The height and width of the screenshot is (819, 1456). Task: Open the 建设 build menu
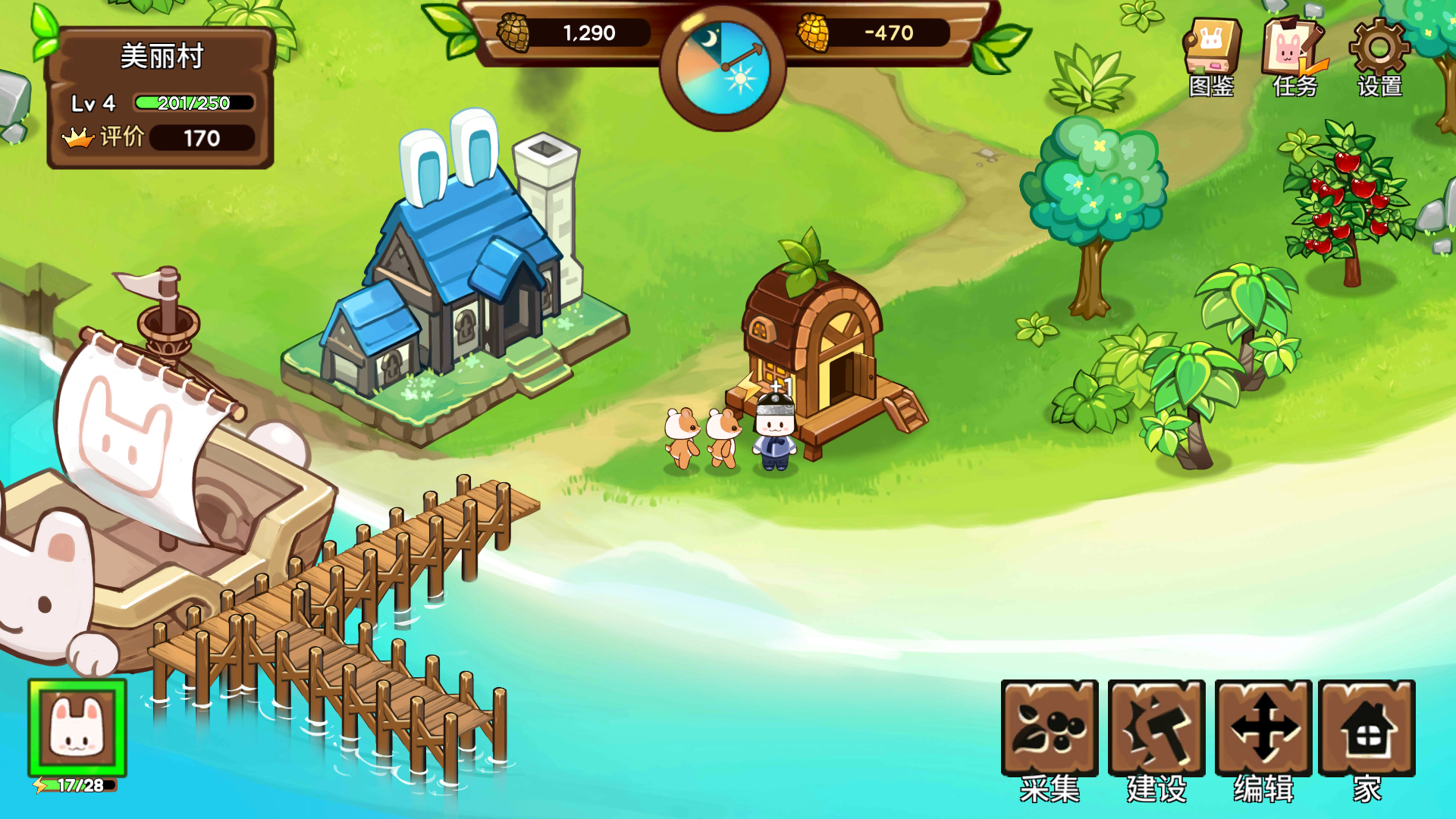click(1156, 730)
